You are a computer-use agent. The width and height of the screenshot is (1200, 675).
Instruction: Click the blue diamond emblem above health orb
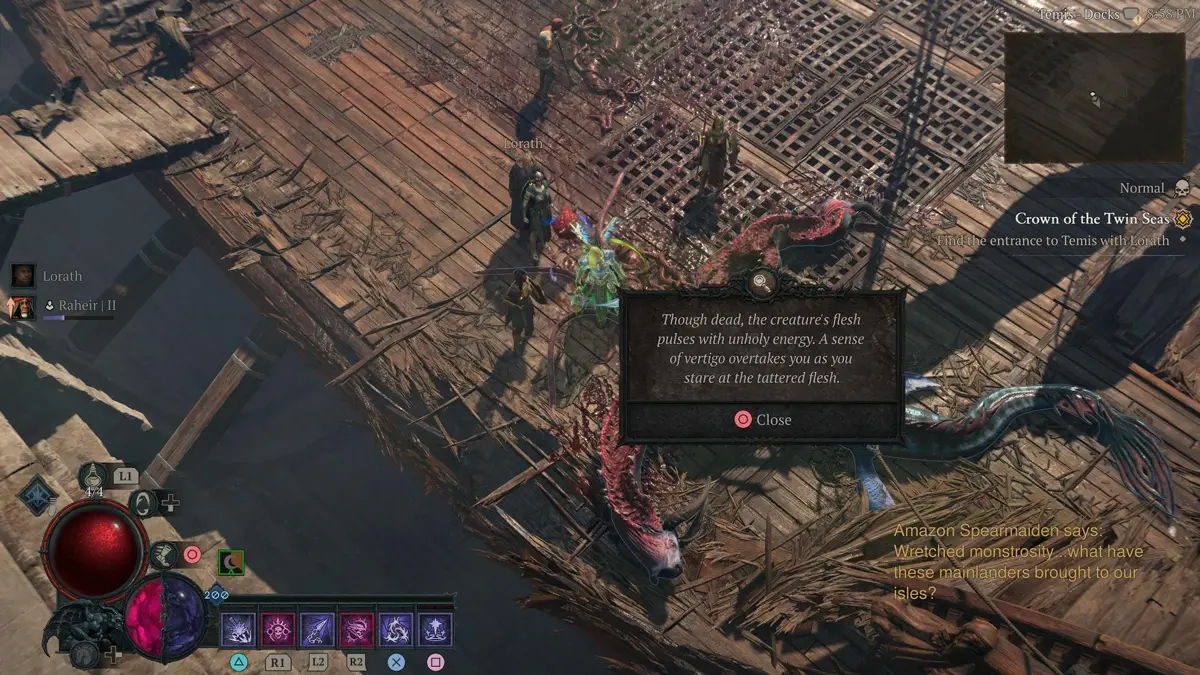pos(37,495)
